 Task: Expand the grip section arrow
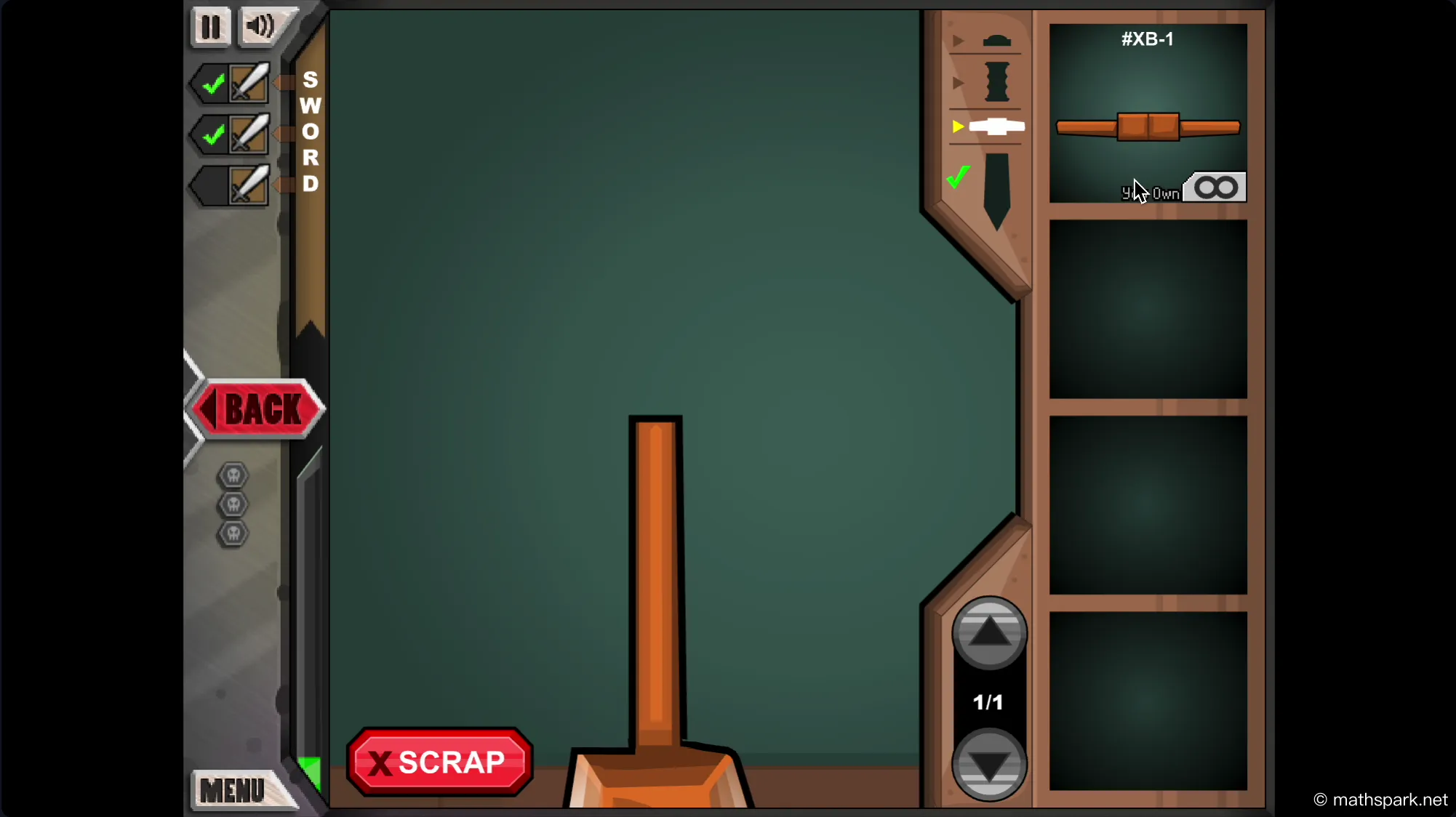(x=958, y=82)
